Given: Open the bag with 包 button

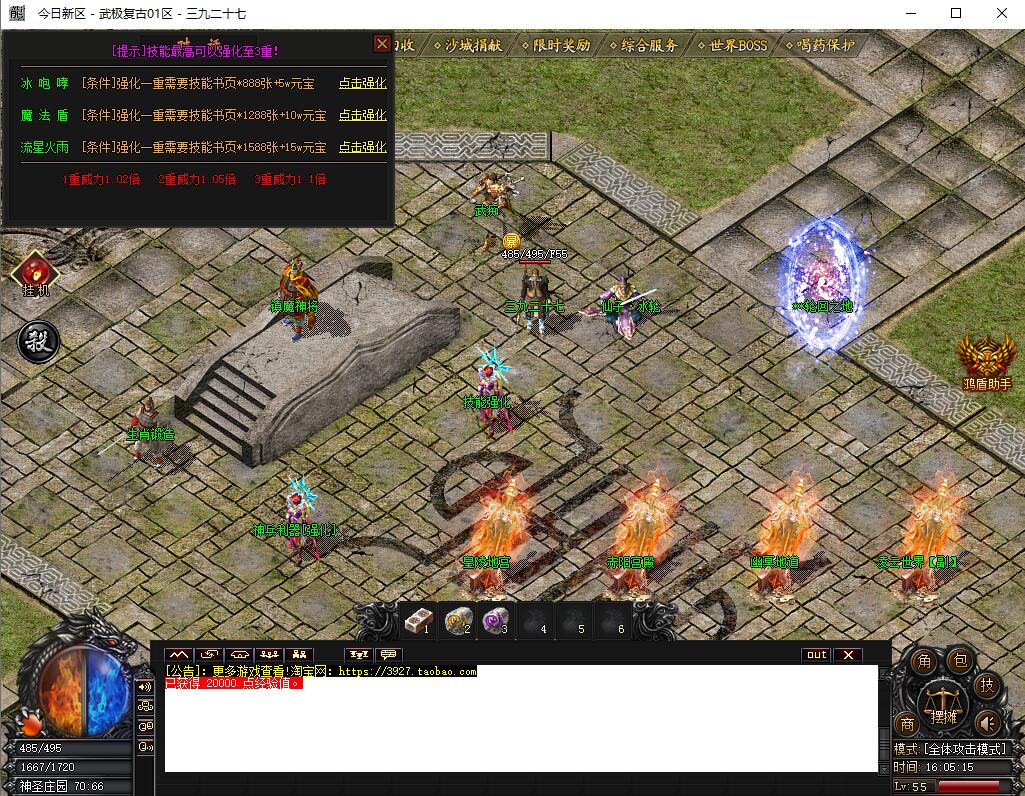Looking at the screenshot, I should click(958, 660).
